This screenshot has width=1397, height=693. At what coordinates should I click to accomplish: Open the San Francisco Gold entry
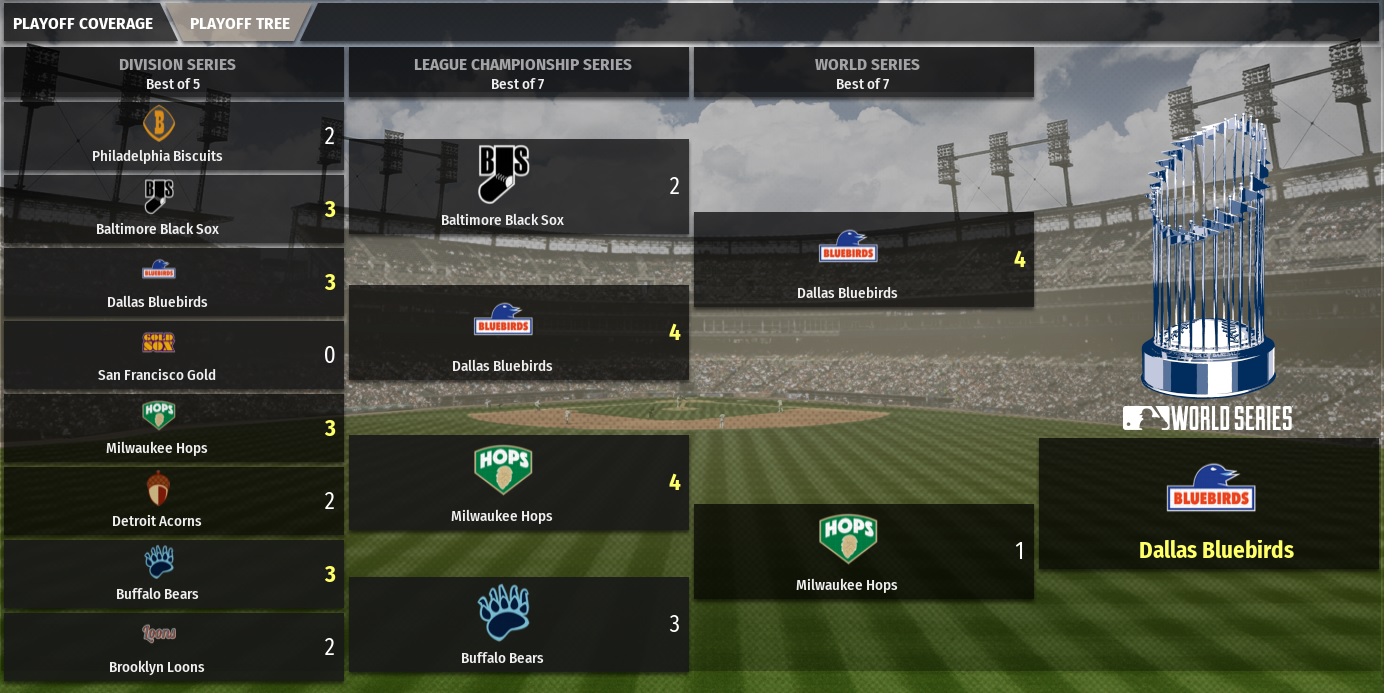coord(173,355)
